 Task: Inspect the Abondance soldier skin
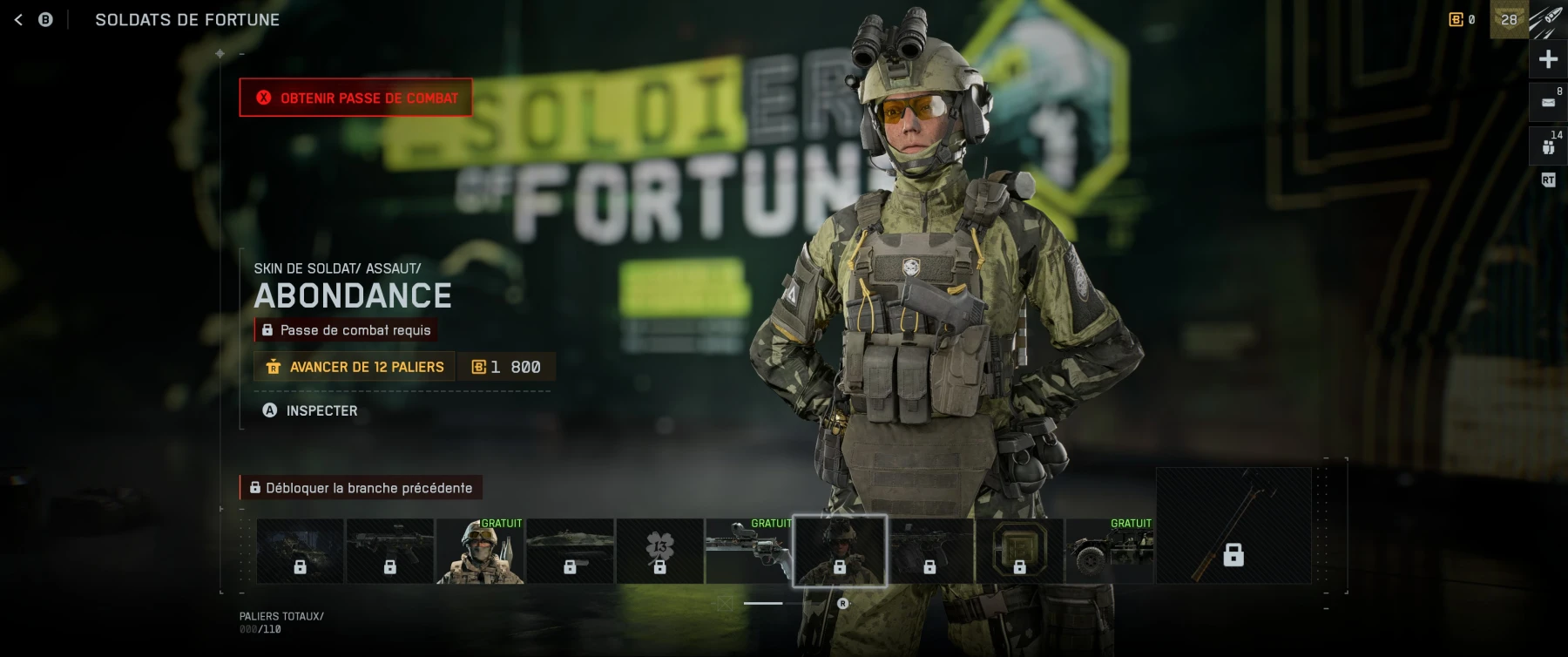click(310, 410)
